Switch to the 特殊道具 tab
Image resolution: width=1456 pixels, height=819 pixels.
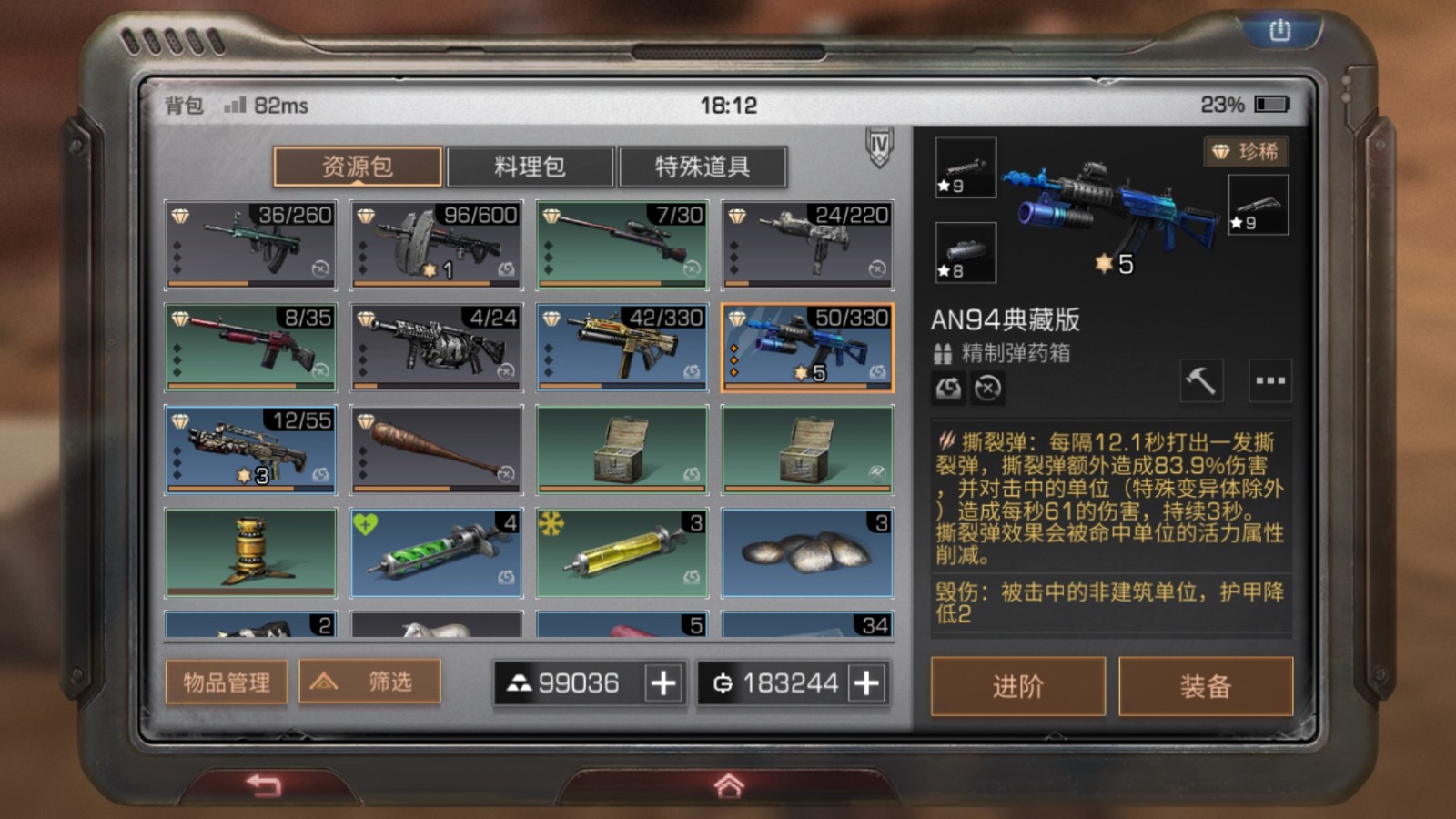tap(703, 166)
